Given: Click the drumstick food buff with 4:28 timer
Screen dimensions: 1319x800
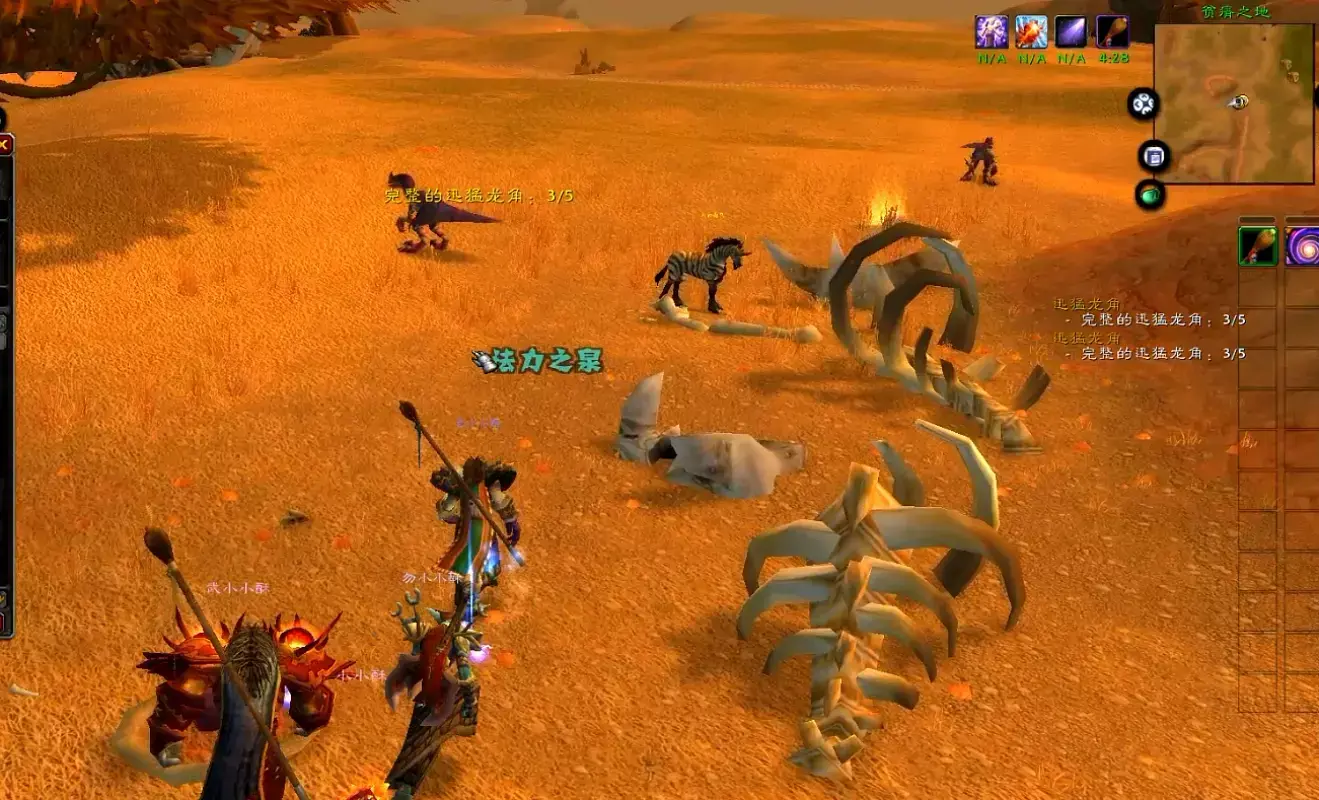Looking at the screenshot, I should coord(1112,32).
